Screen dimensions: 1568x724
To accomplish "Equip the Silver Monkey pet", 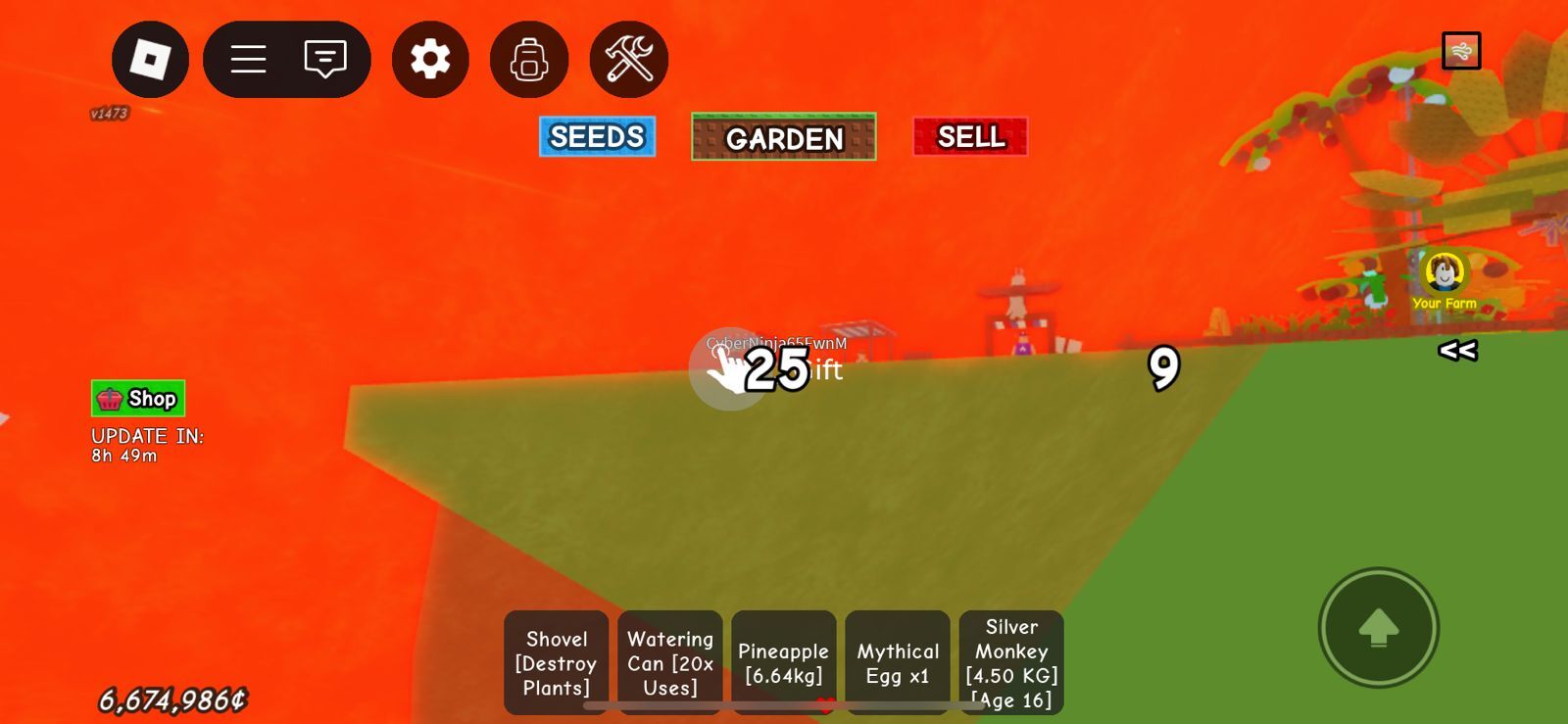I will click(1011, 663).
